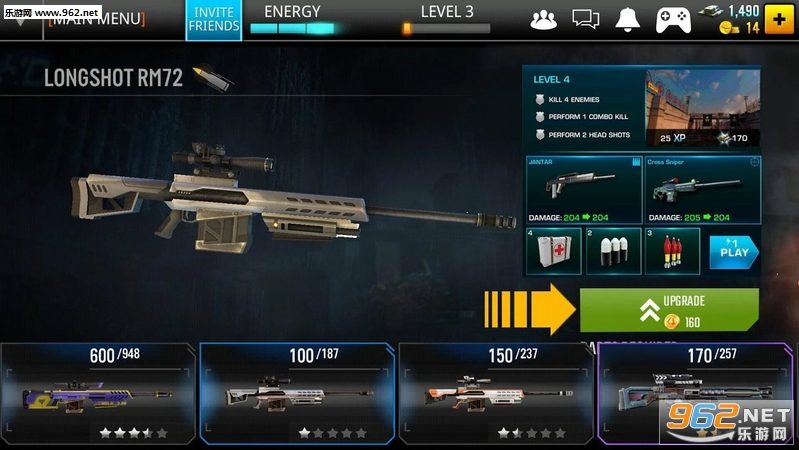View the Level 4 mission preview image
This screenshot has height=450, width=799.
702,109
